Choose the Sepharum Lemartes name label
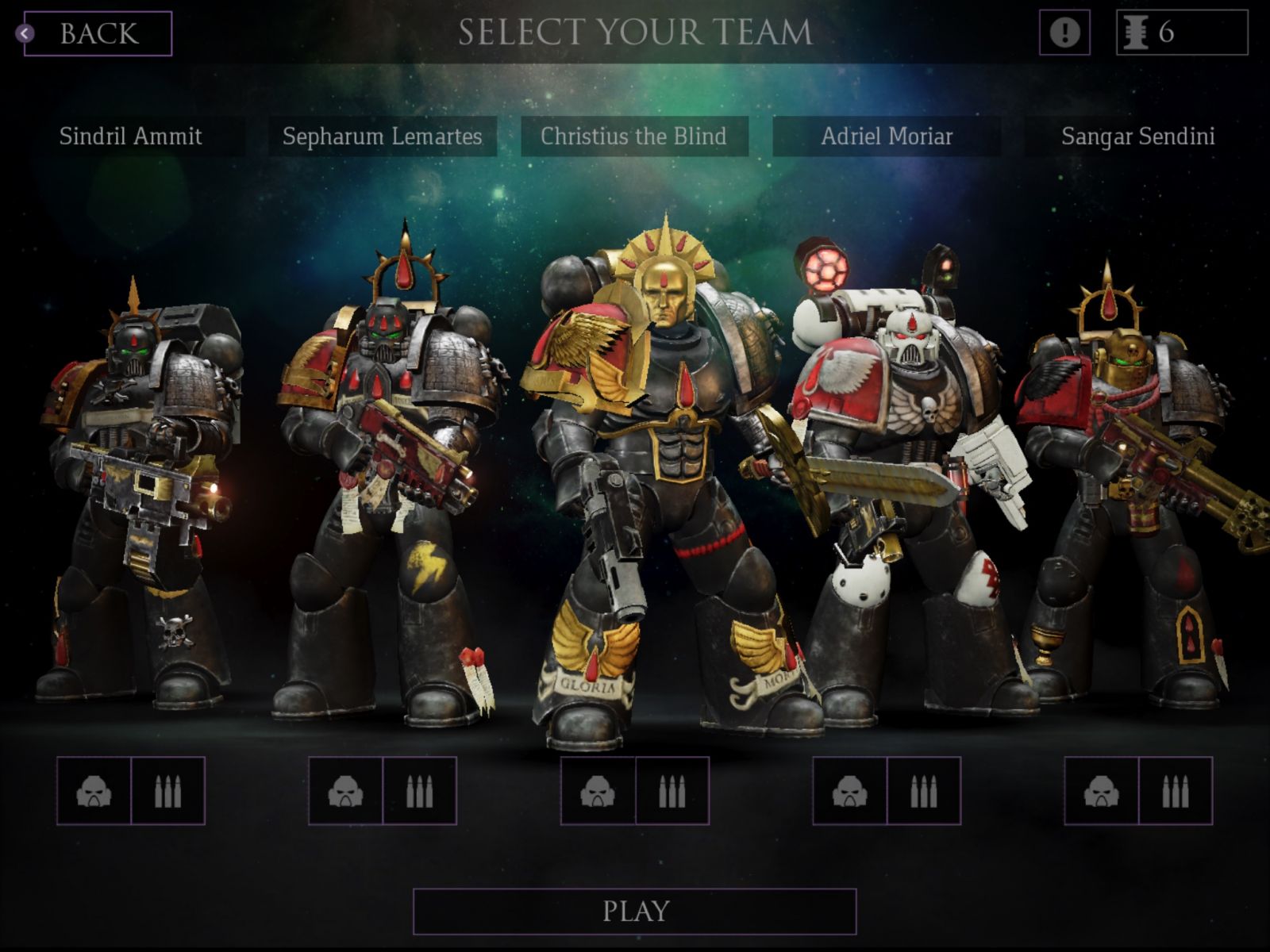The image size is (1270, 952). coord(383,136)
